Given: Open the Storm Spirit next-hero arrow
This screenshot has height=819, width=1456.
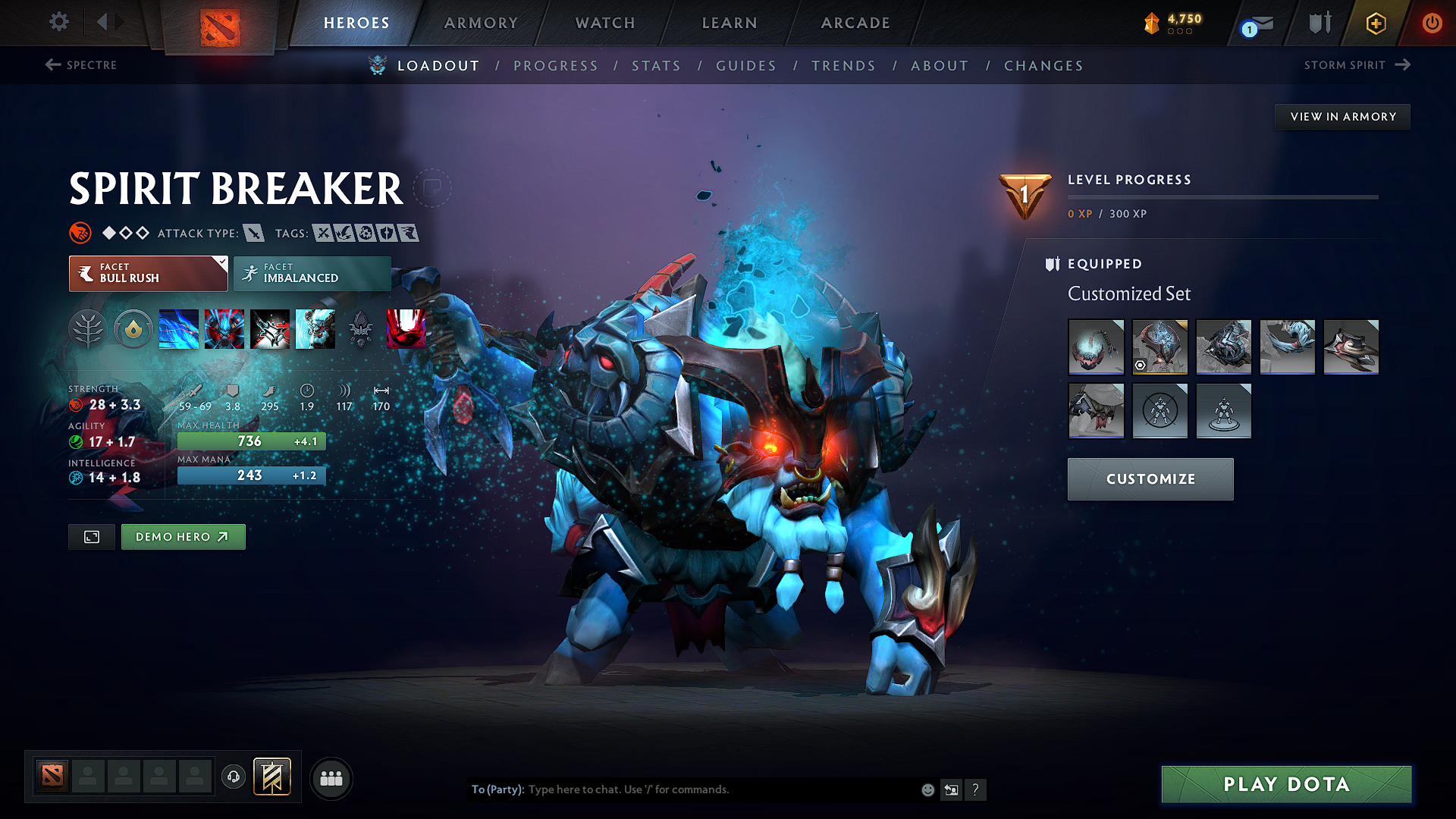Looking at the screenshot, I should point(1401,65).
